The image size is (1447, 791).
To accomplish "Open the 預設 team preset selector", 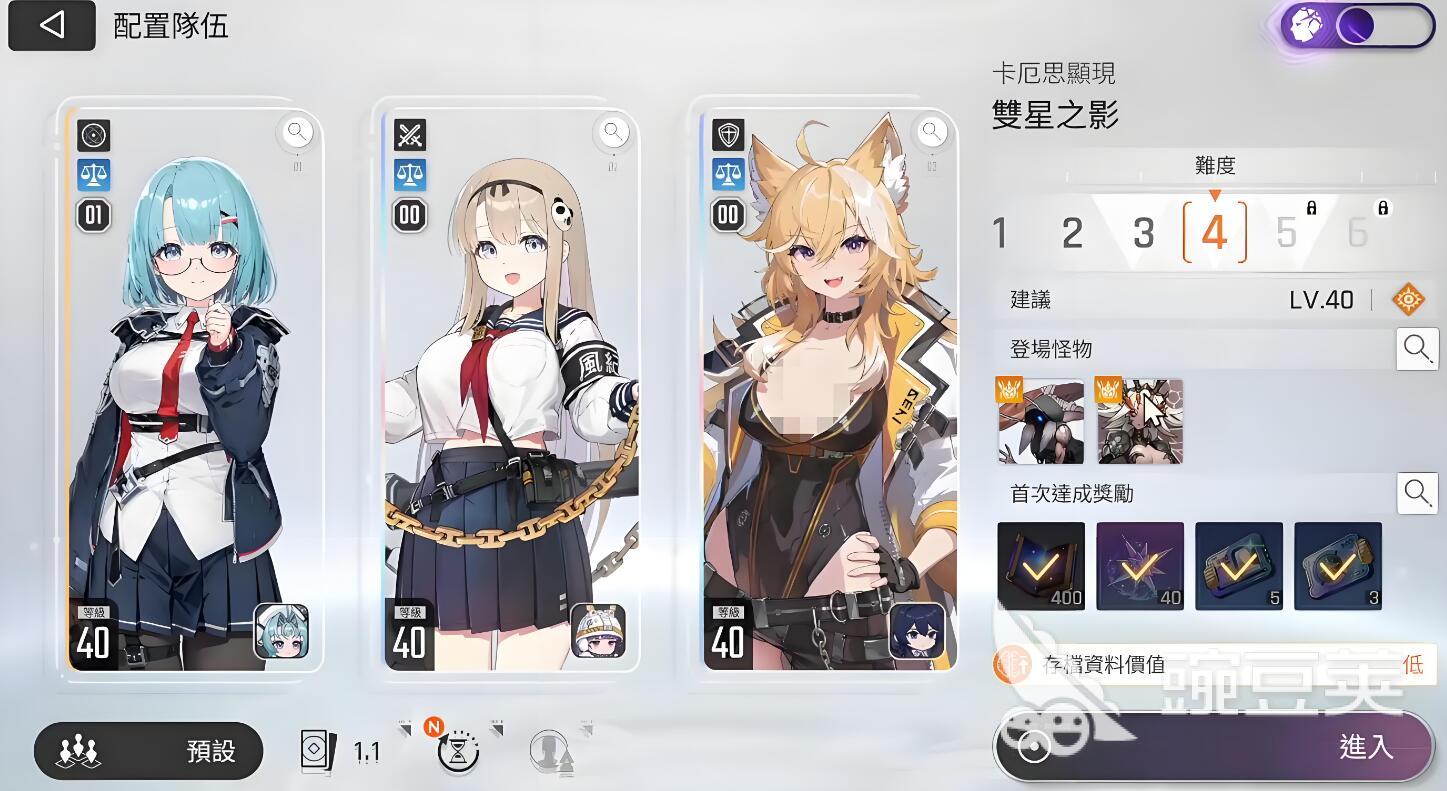I will point(148,751).
